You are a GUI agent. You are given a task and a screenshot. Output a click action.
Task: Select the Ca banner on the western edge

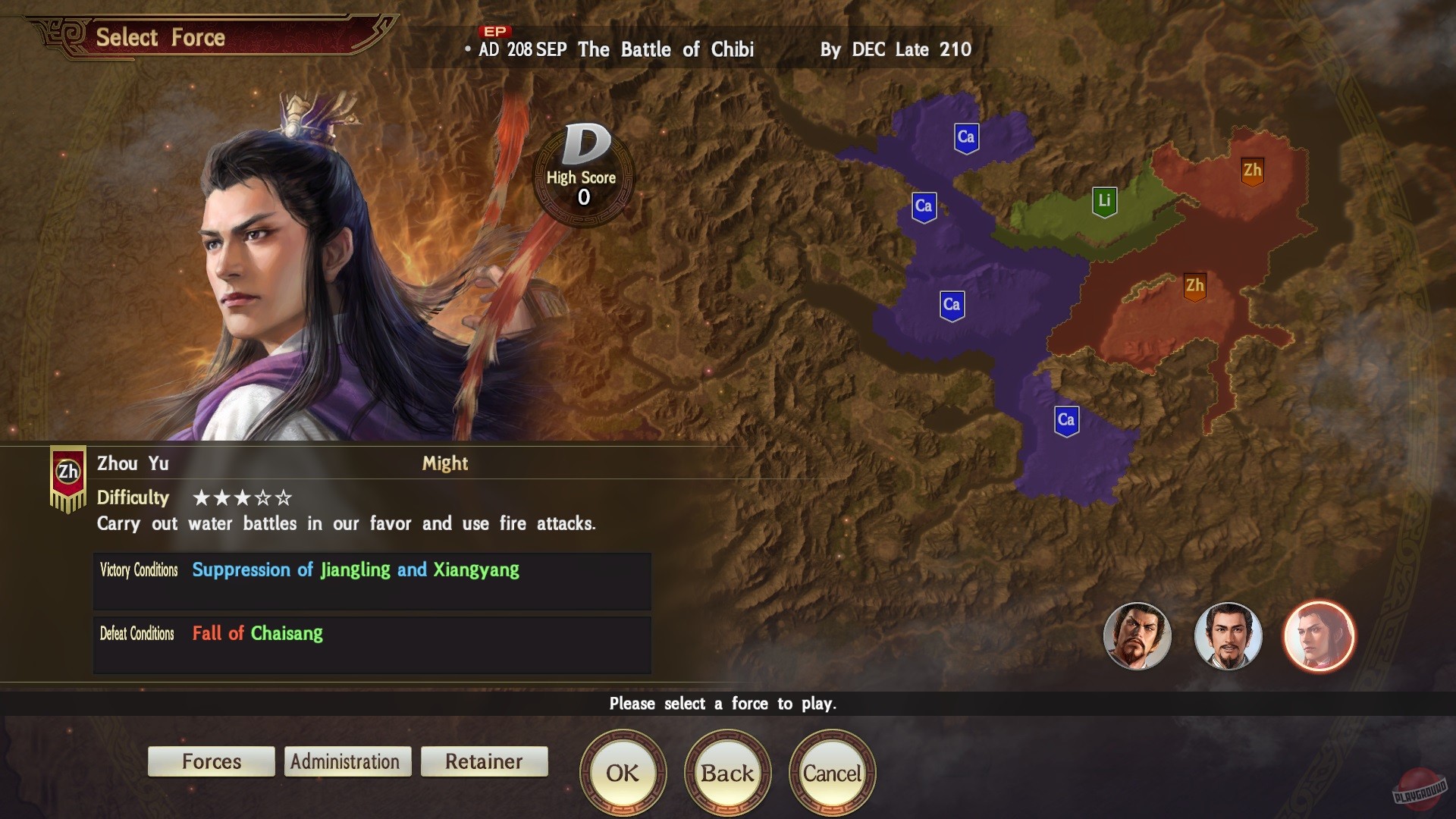[x=924, y=206]
